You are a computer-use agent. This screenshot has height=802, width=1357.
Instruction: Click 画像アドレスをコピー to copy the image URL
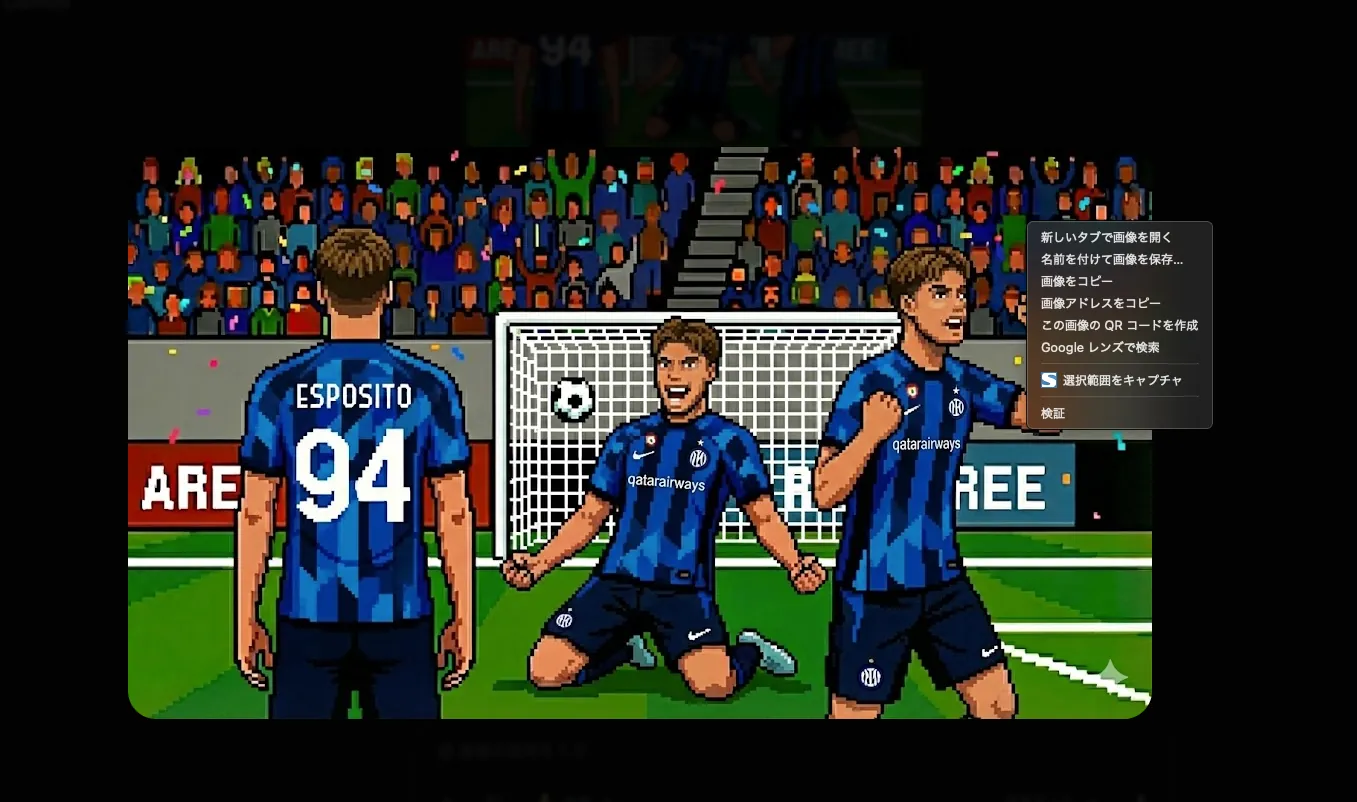tap(1100, 303)
